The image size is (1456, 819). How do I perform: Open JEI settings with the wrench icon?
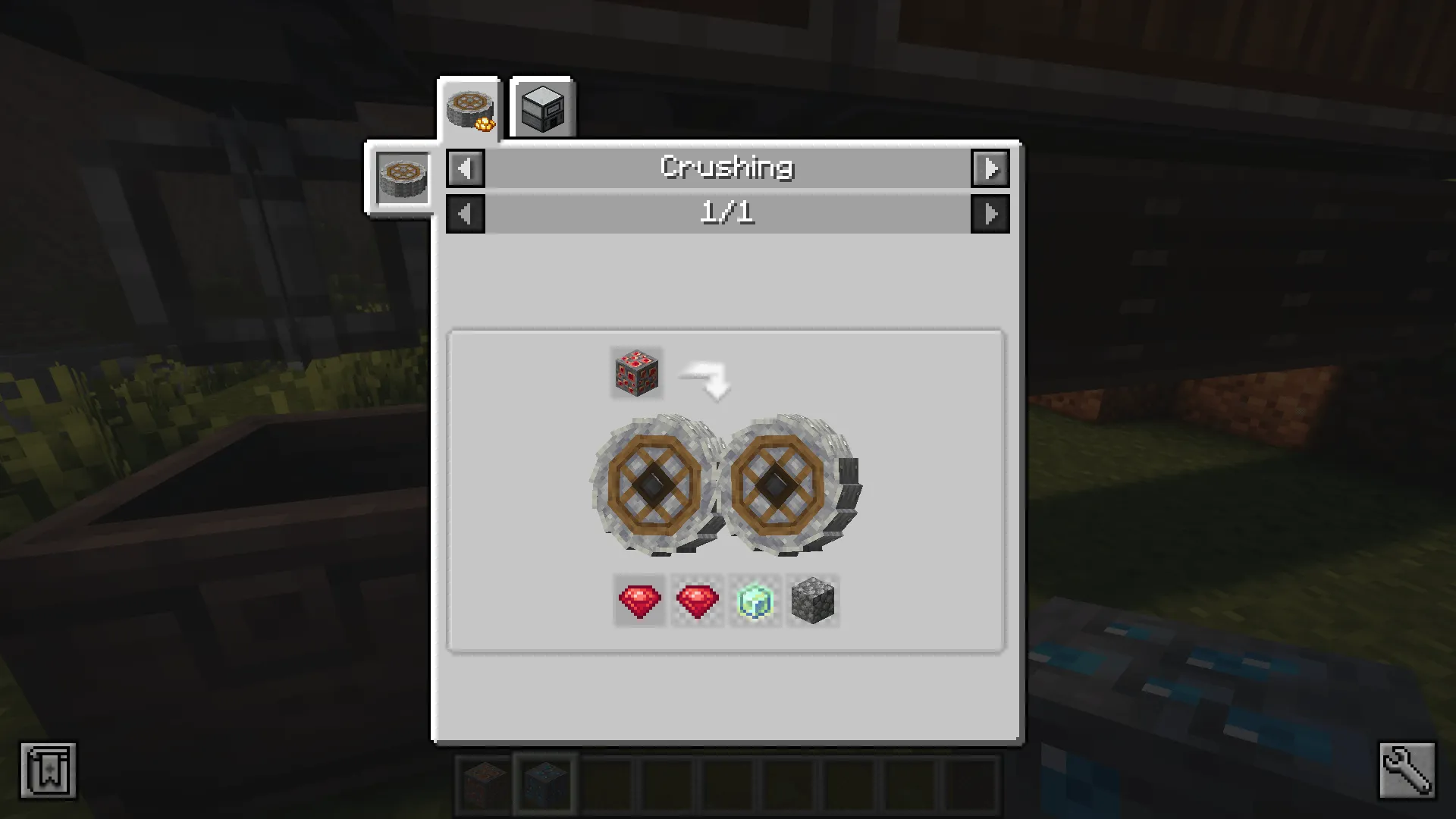(x=1407, y=770)
